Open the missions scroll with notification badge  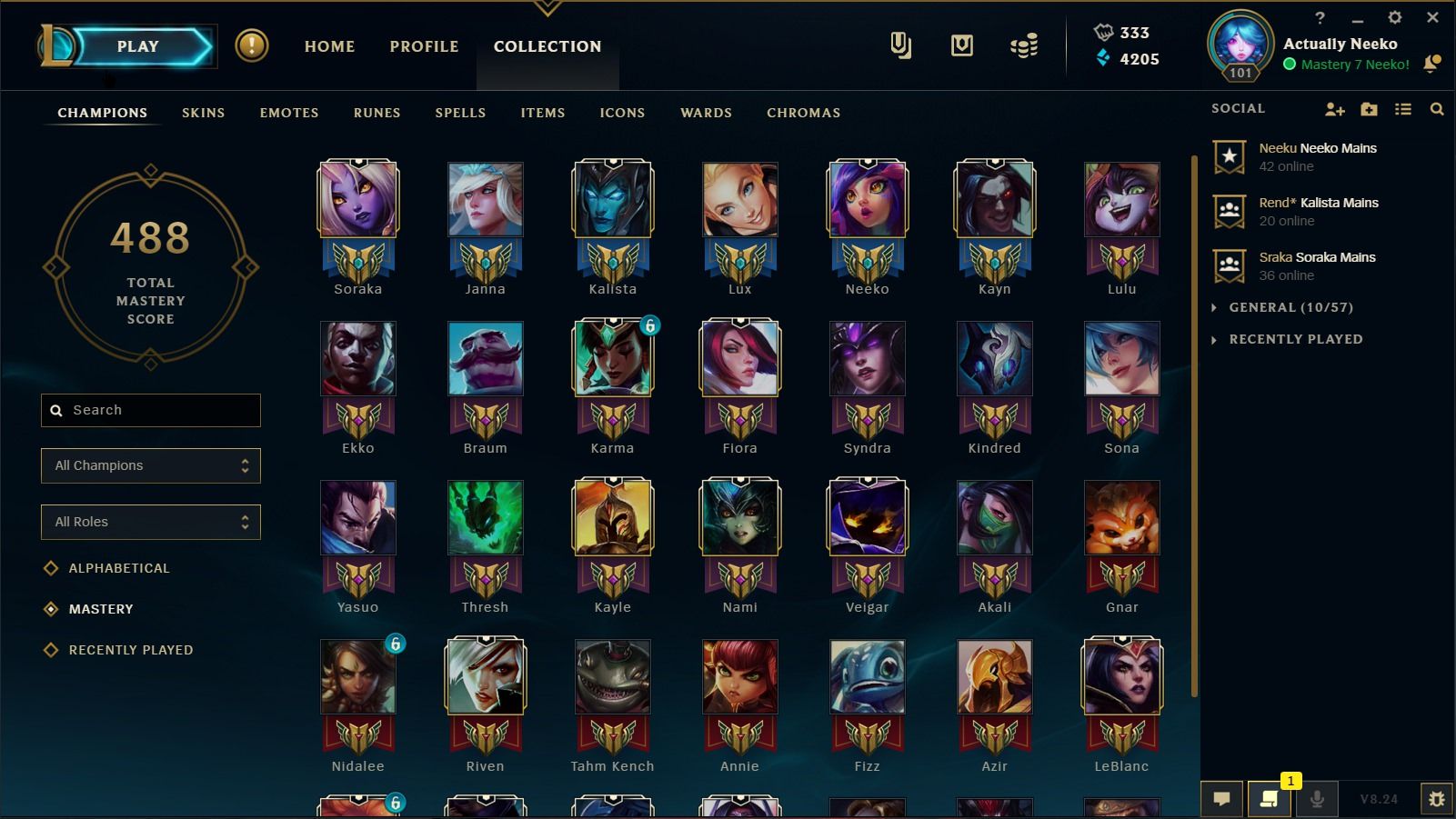1270,799
